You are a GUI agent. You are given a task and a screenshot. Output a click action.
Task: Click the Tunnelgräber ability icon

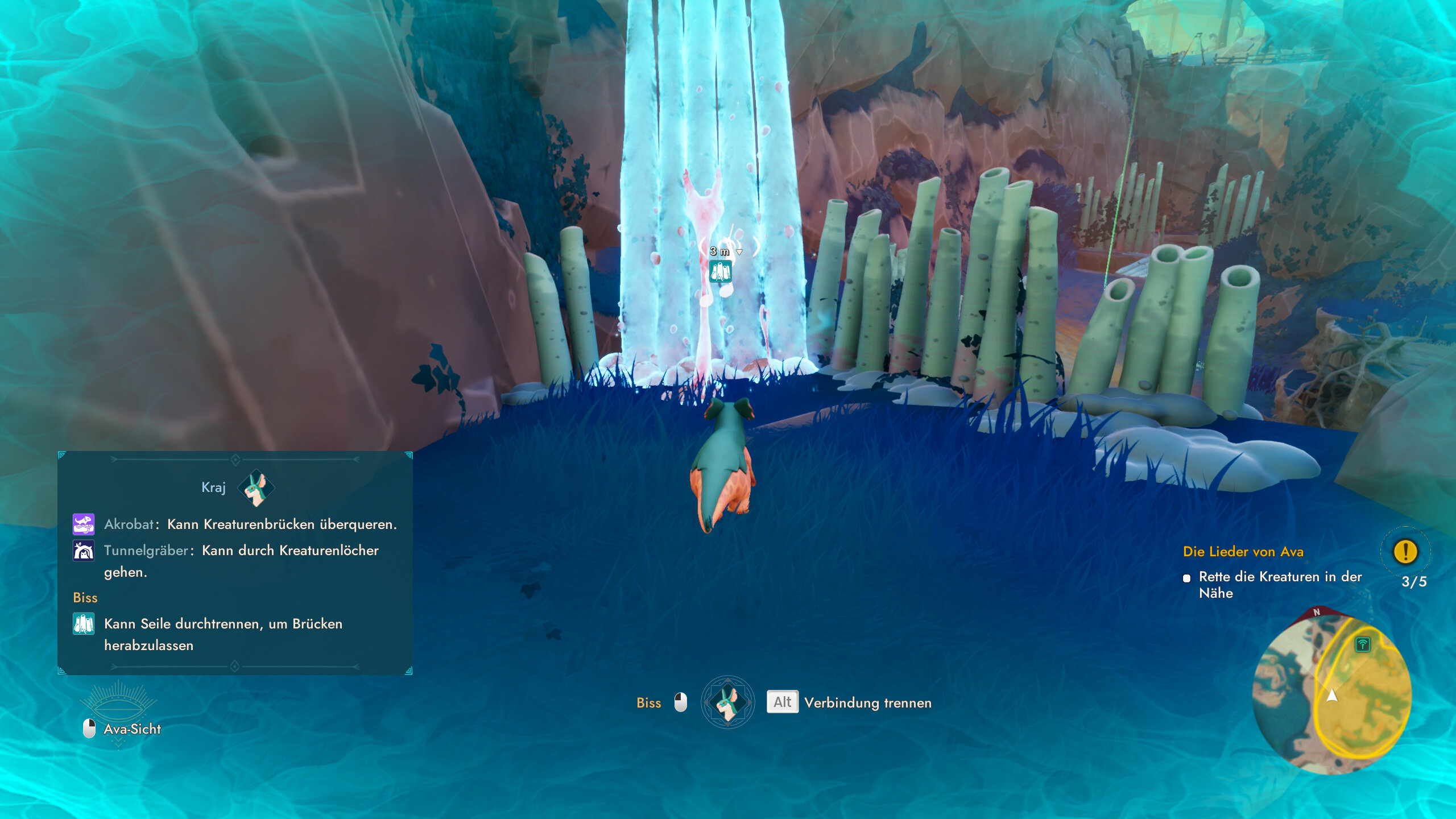pos(84,551)
